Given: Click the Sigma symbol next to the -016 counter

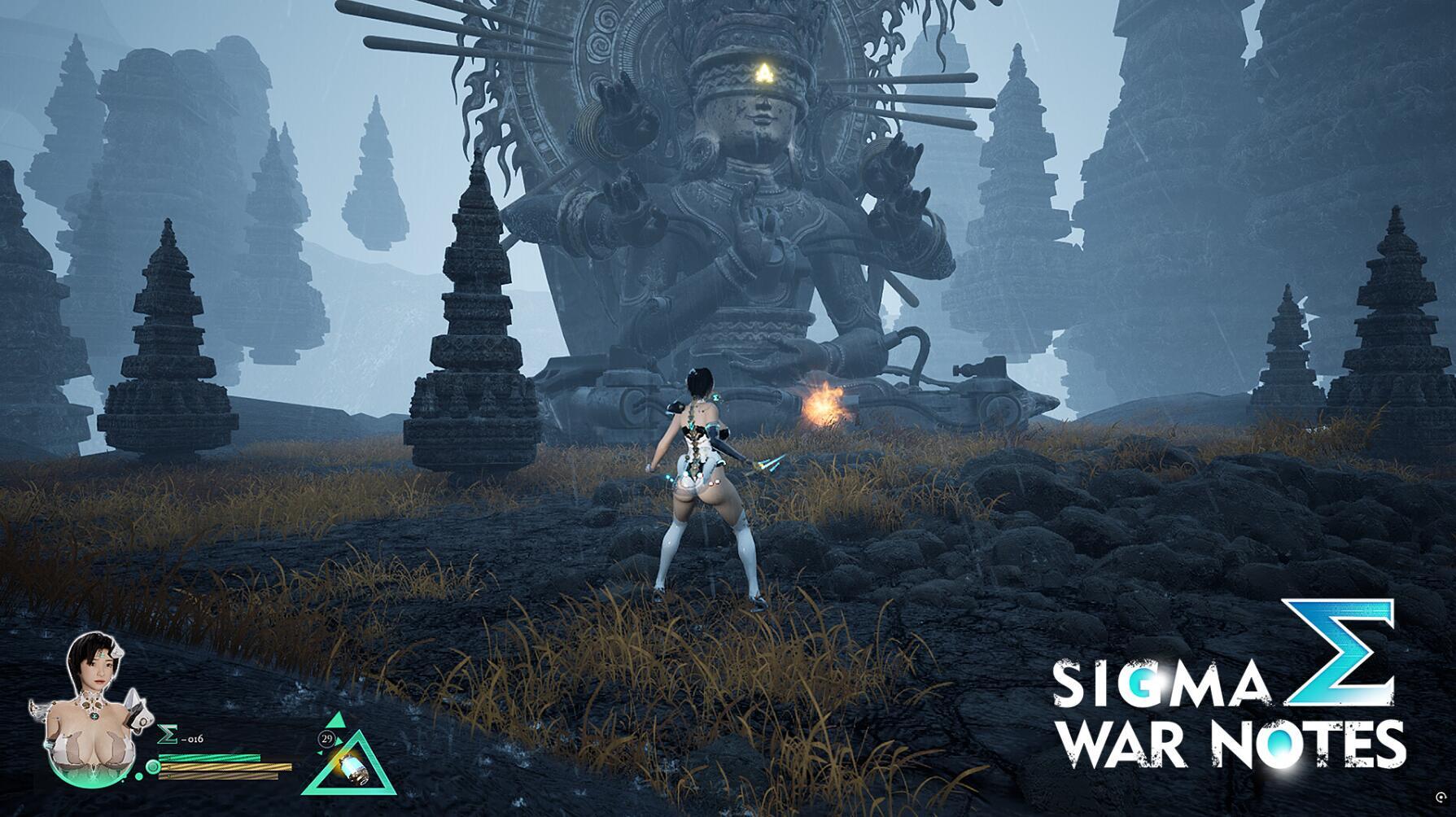Looking at the screenshot, I should [167, 733].
